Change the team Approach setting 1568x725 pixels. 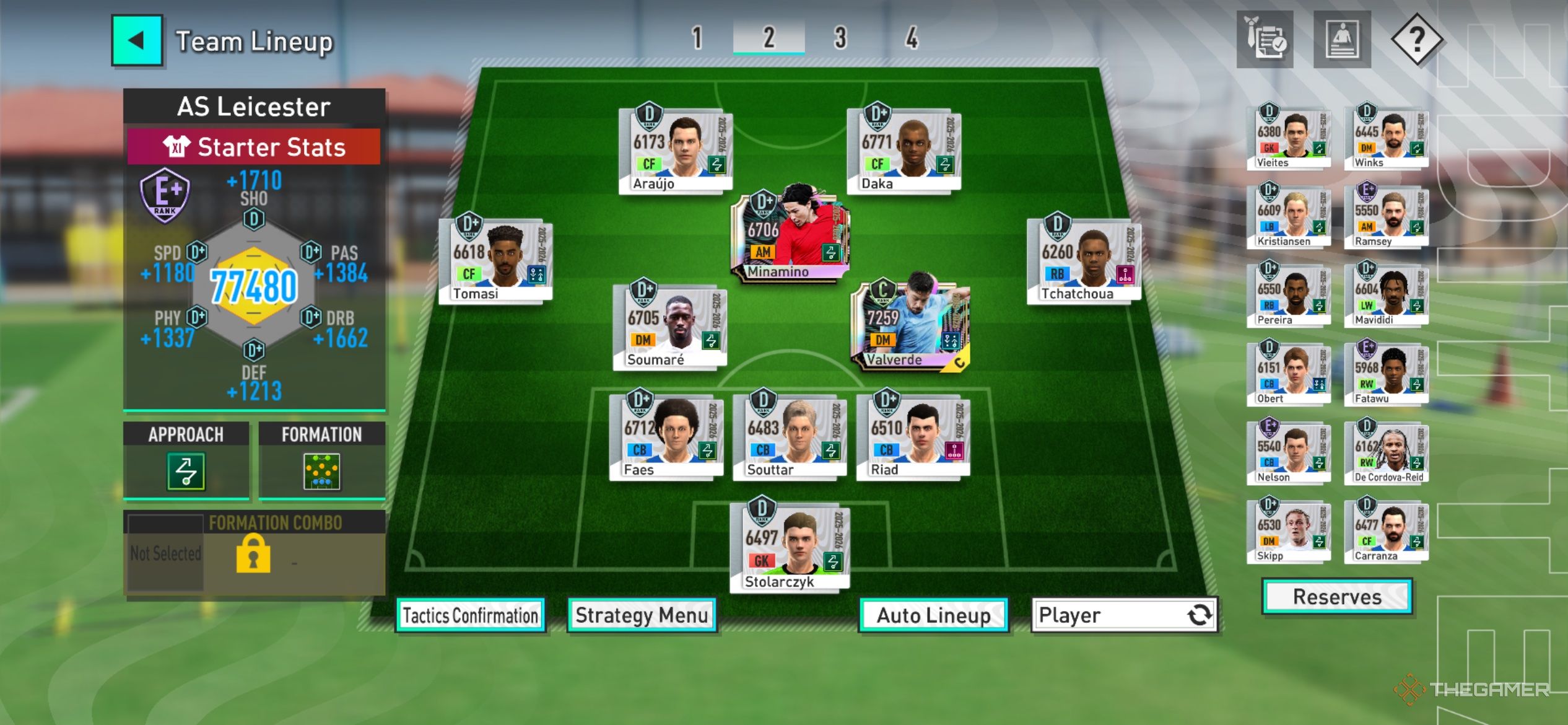pos(186,472)
